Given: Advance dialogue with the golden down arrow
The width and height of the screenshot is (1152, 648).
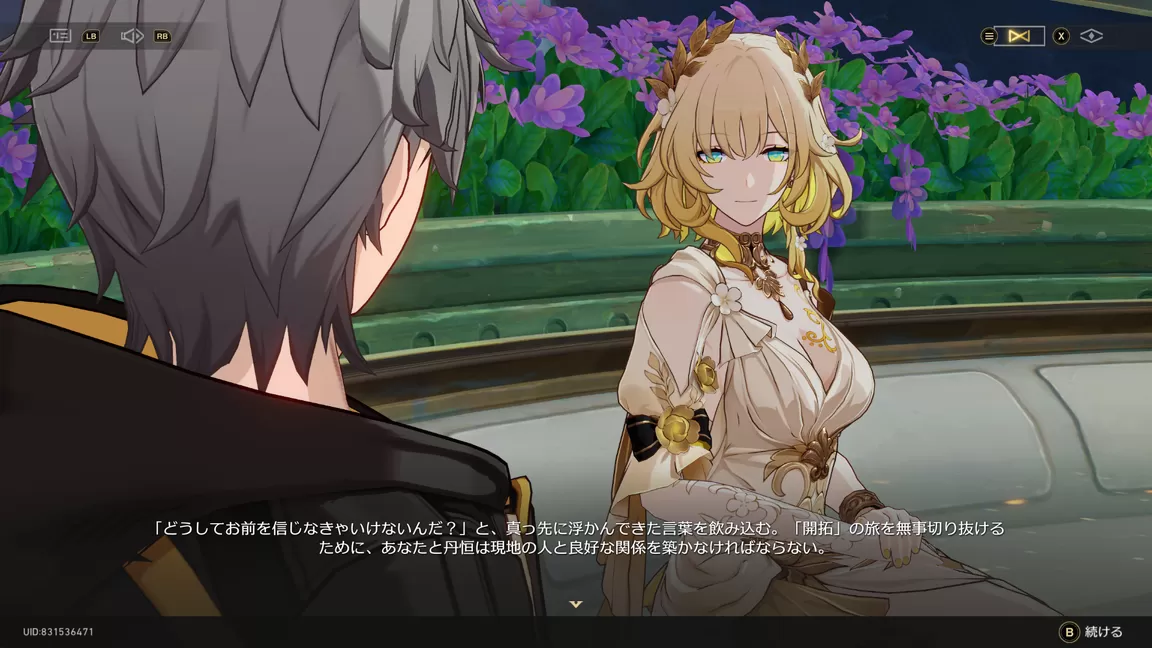Looking at the screenshot, I should point(576,604).
